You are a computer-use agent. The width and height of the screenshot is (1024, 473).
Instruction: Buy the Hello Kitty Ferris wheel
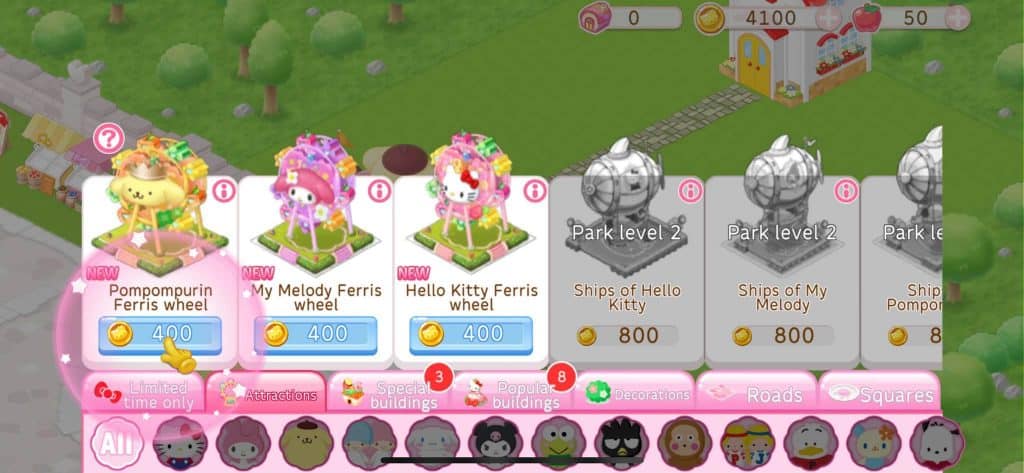(x=471, y=334)
